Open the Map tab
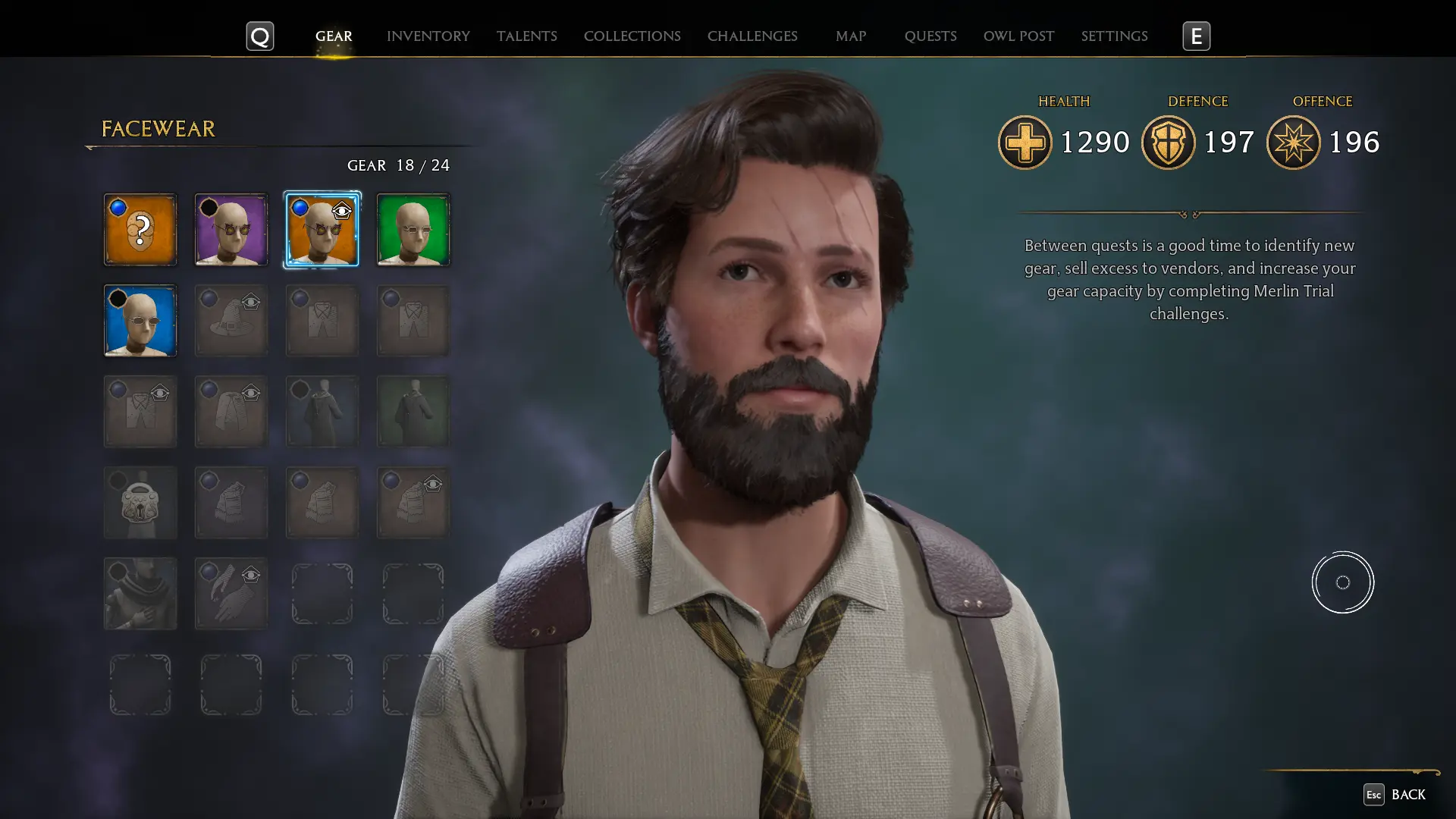The image size is (1456, 819). 850,36
